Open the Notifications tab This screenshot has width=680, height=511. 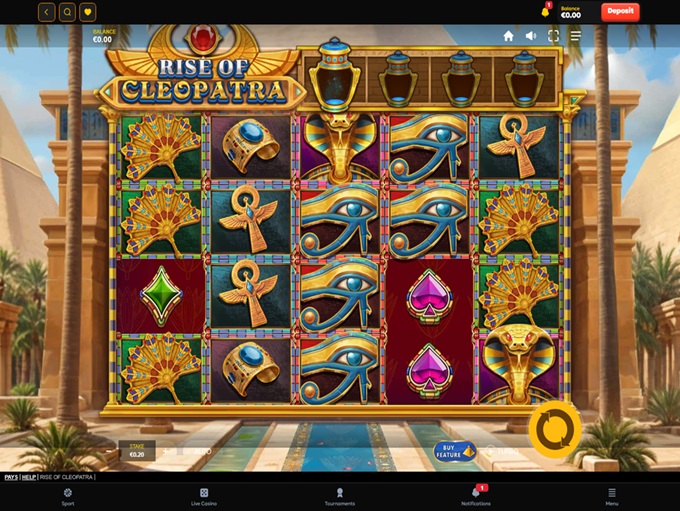pos(476,496)
